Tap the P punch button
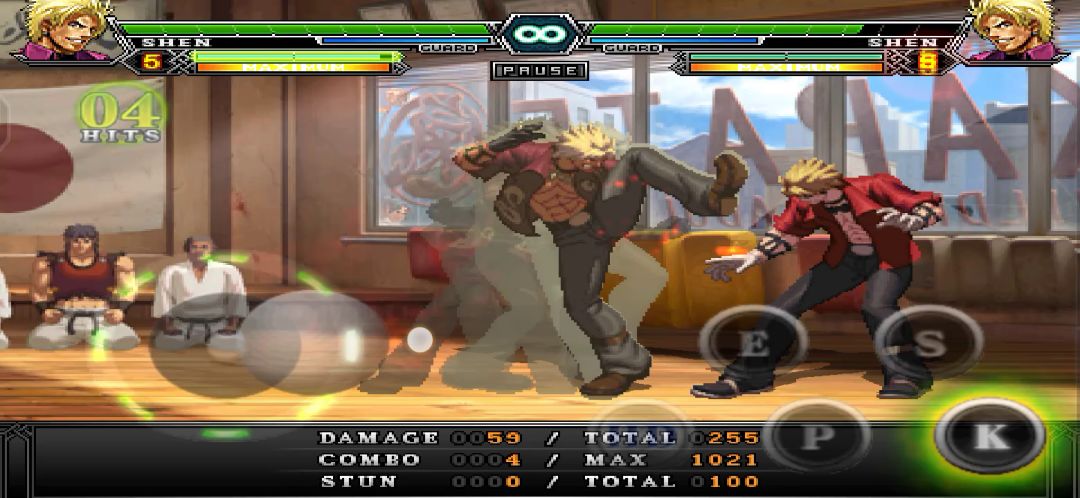 point(817,436)
